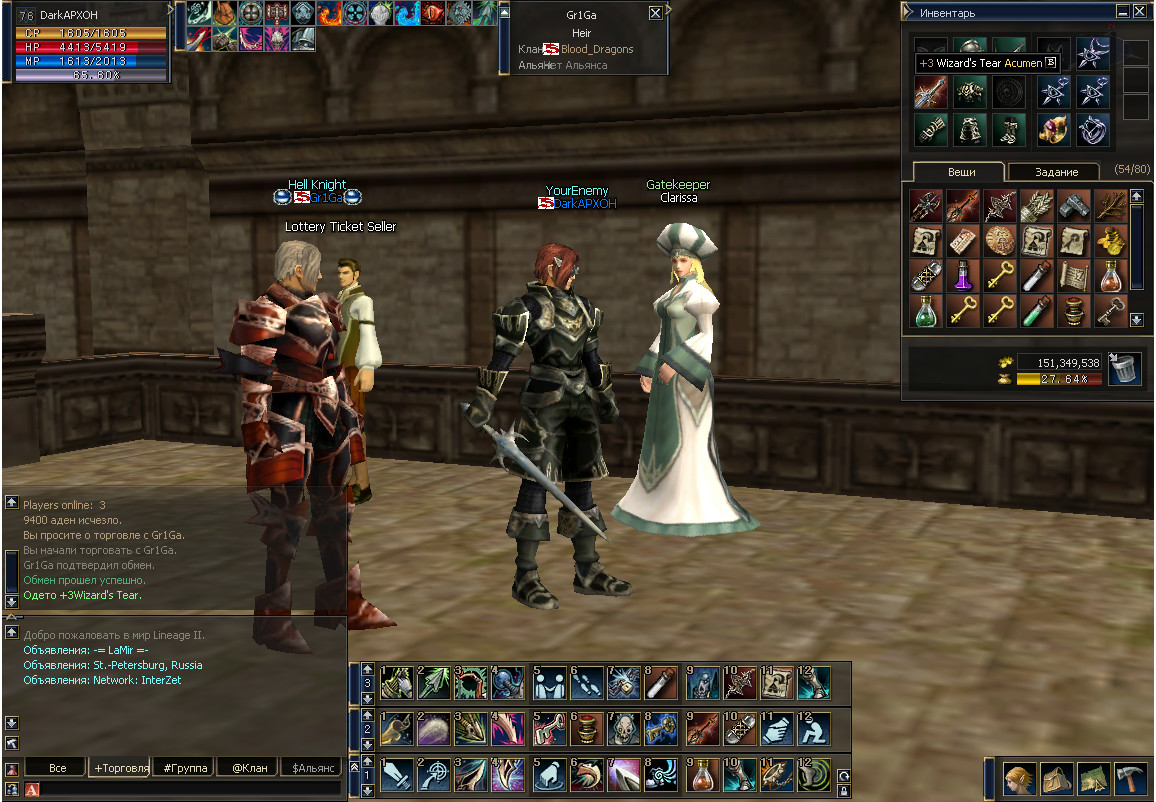Click the inventory trash can button
1156x802 pixels.
click(x=1125, y=368)
